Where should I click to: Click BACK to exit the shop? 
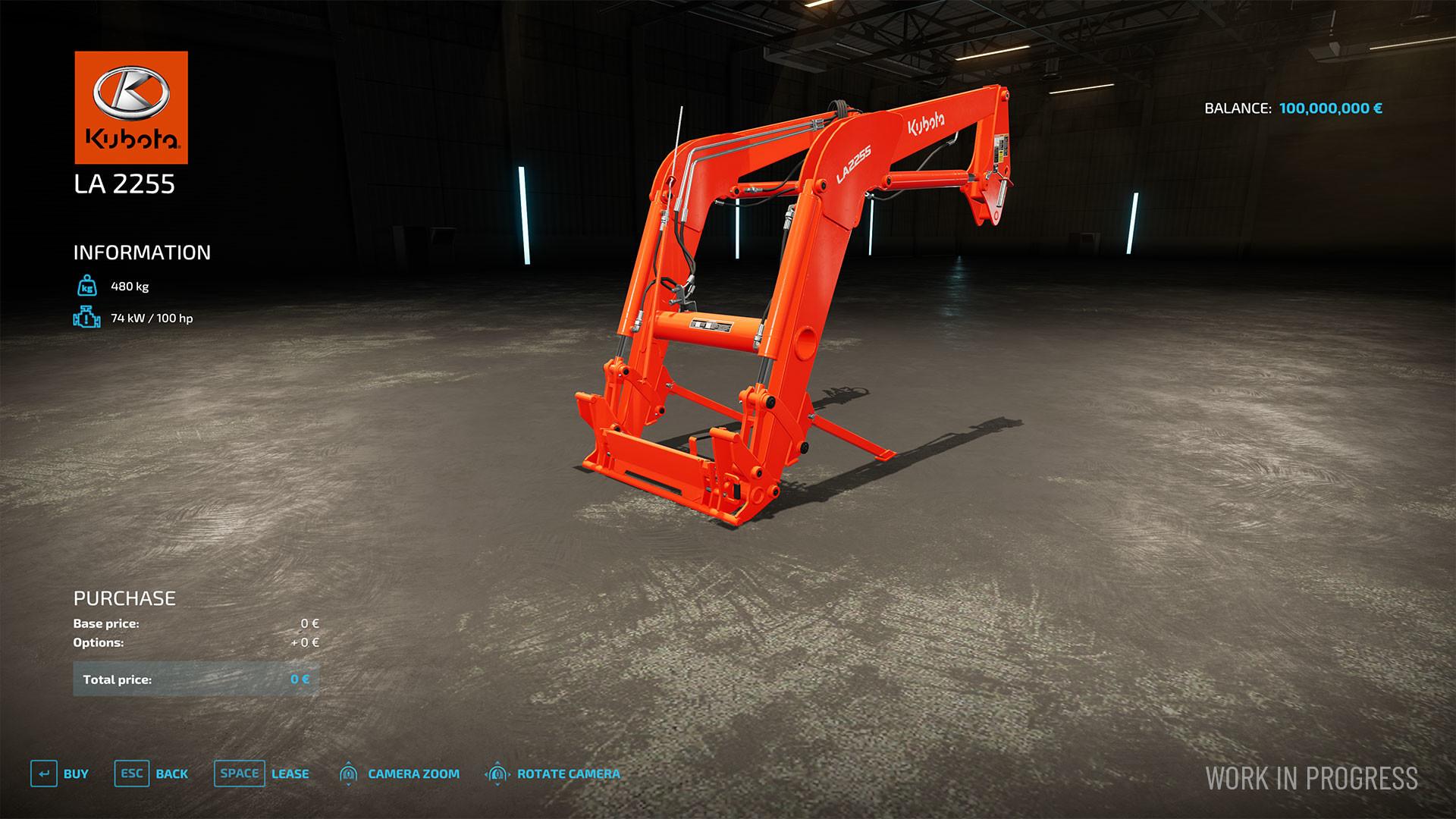(172, 774)
